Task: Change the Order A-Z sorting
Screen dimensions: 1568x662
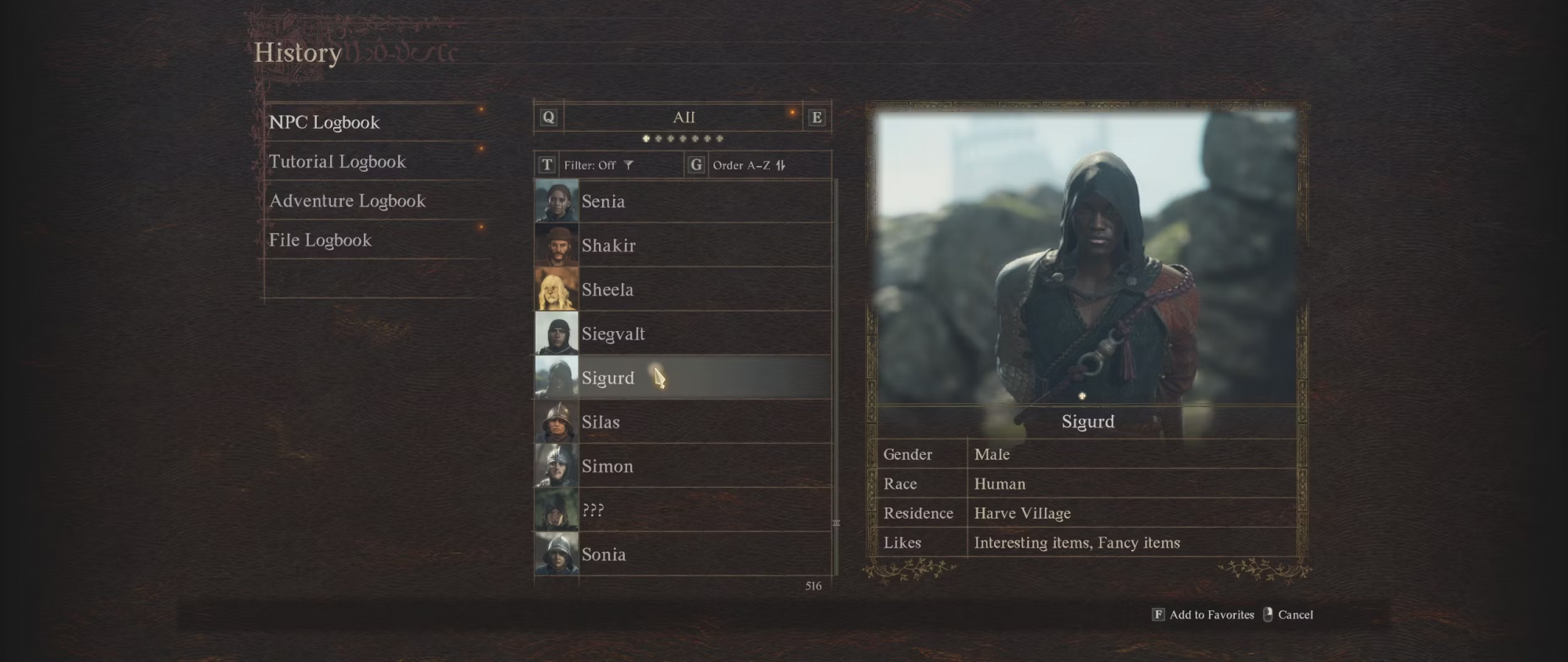Action: coord(749,165)
